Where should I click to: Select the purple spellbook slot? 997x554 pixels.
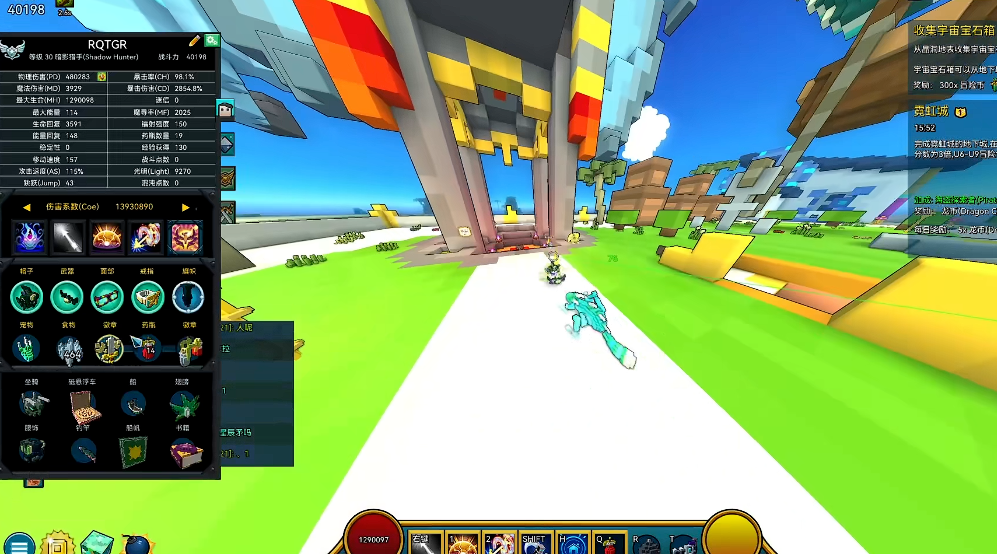pyautogui.click(x=184, y=453)
